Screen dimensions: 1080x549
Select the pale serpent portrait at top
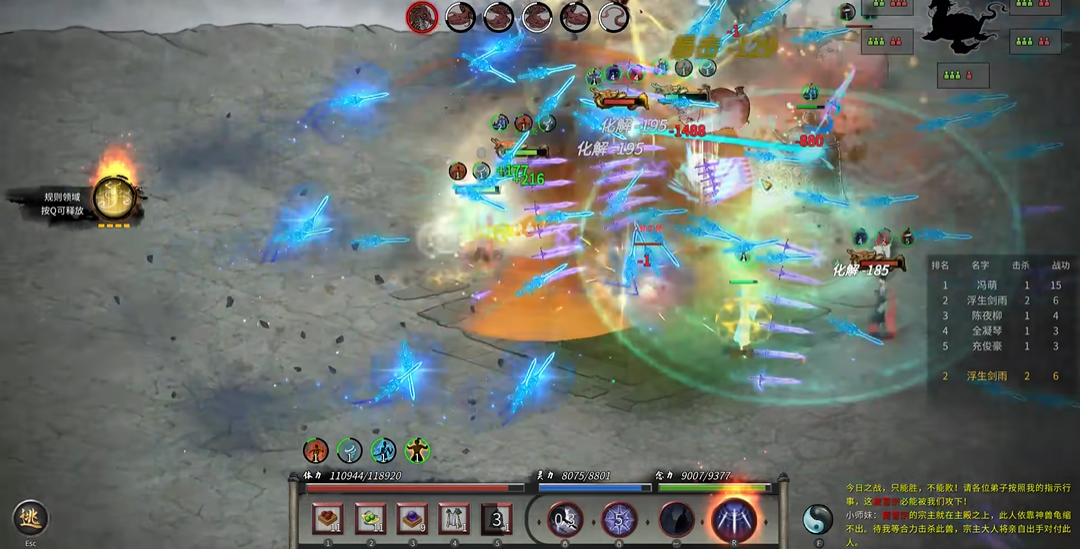tap(613, 16)
